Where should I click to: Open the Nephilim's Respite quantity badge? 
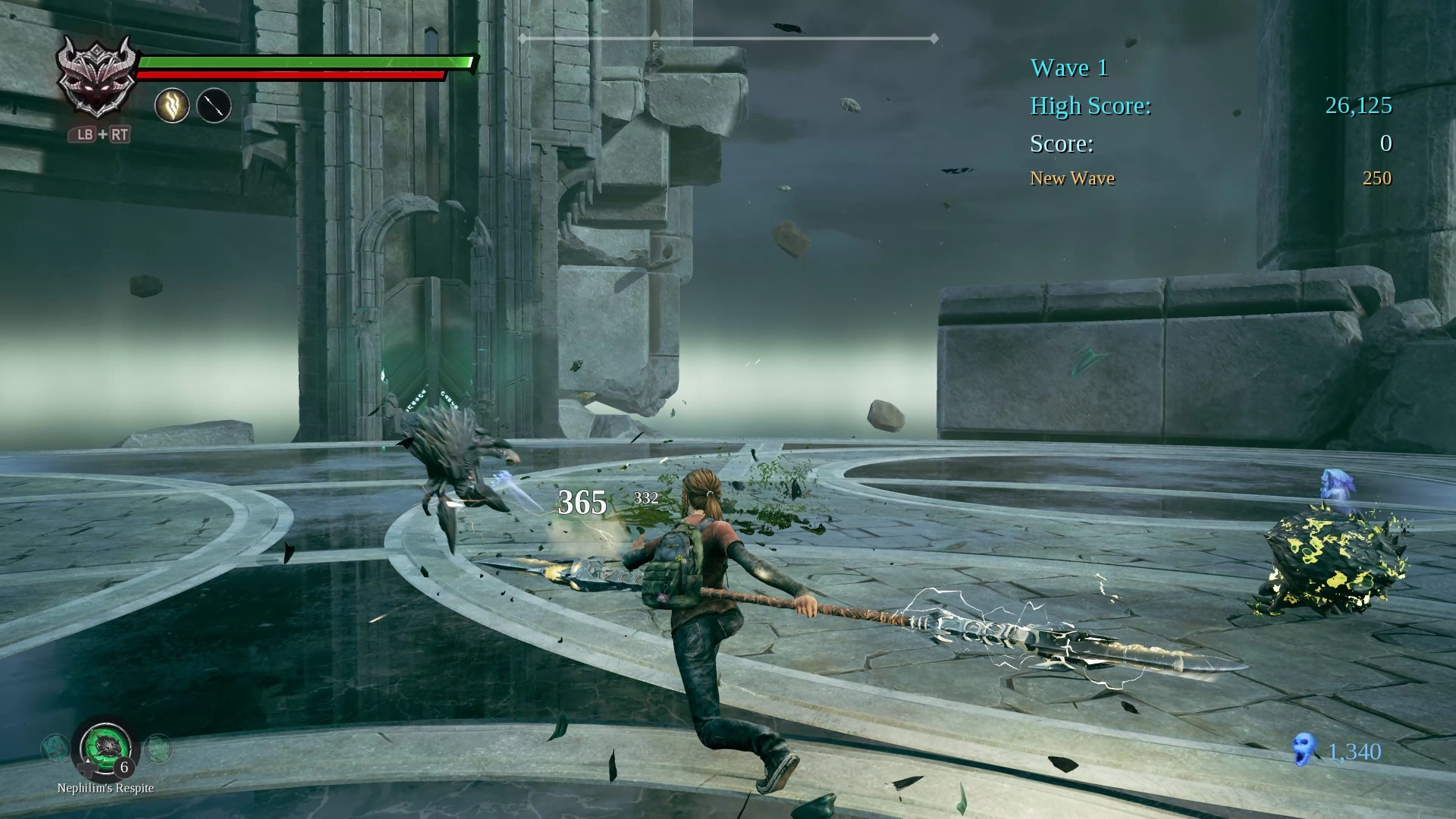pyautogui.click(x=124, y=768)
